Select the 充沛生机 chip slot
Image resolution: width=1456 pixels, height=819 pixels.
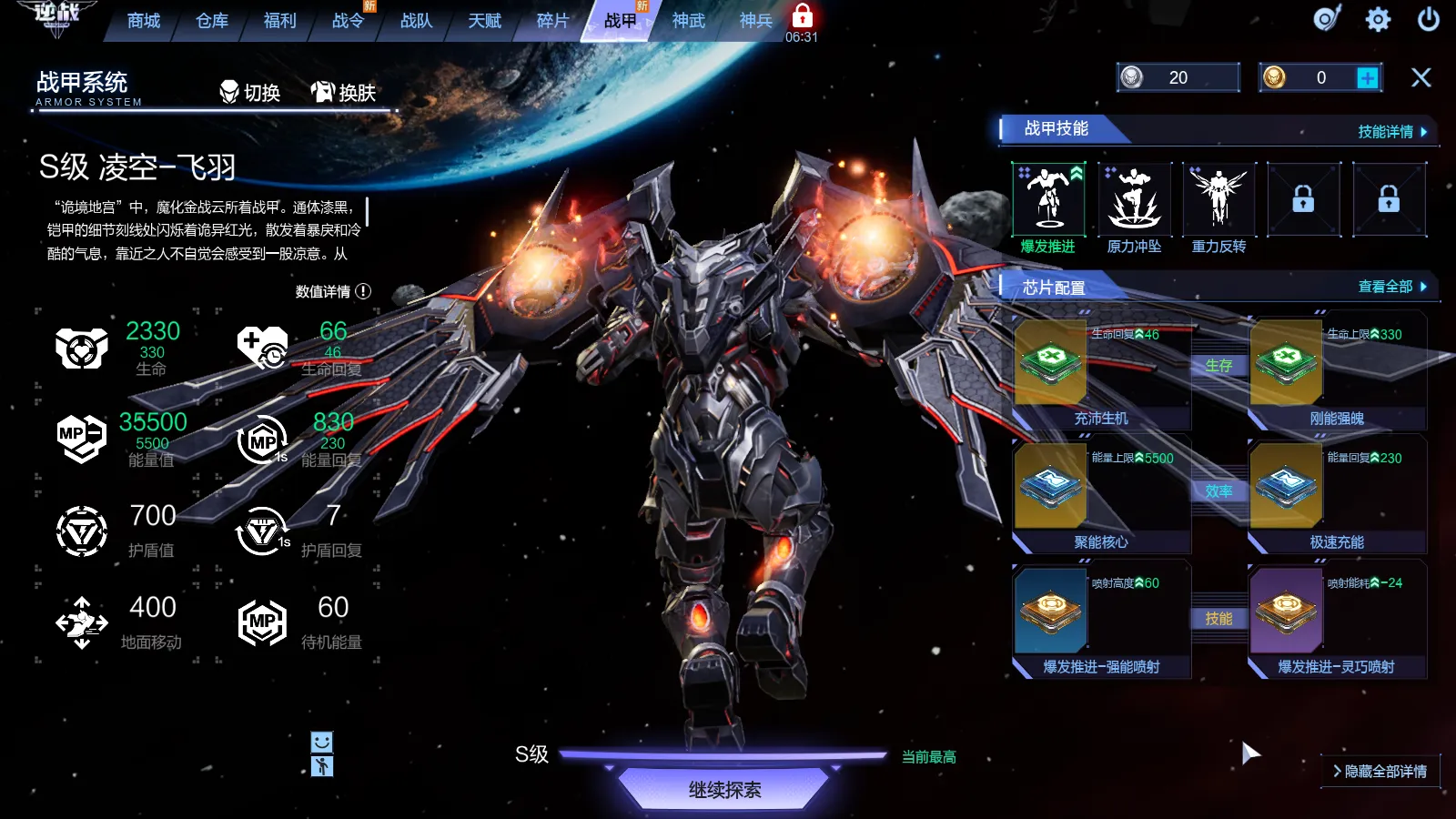pos(1101,373)
